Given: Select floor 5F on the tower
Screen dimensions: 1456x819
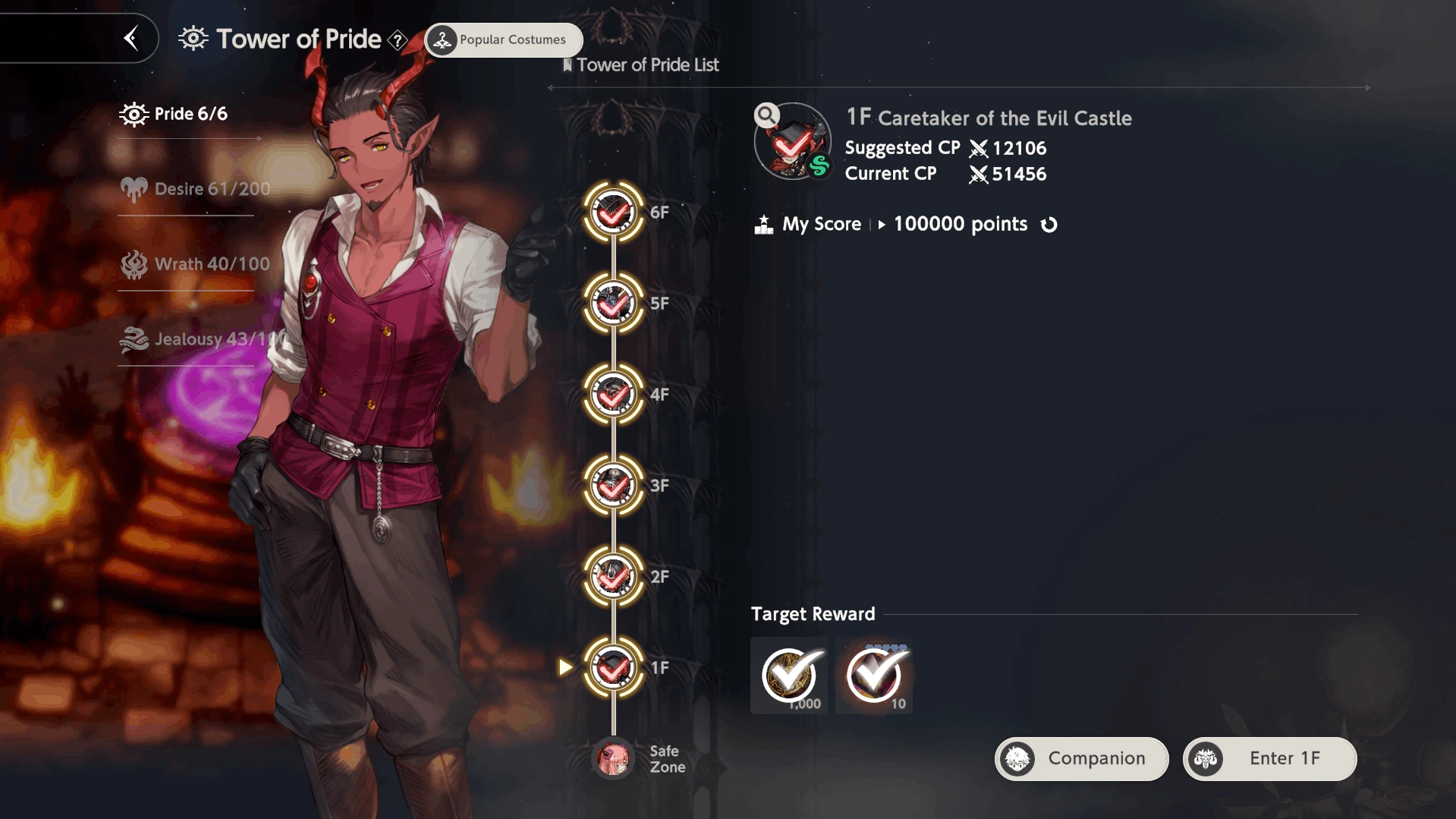Looking at the screenshot, I should pyautogui.click(x=613, y=304).
